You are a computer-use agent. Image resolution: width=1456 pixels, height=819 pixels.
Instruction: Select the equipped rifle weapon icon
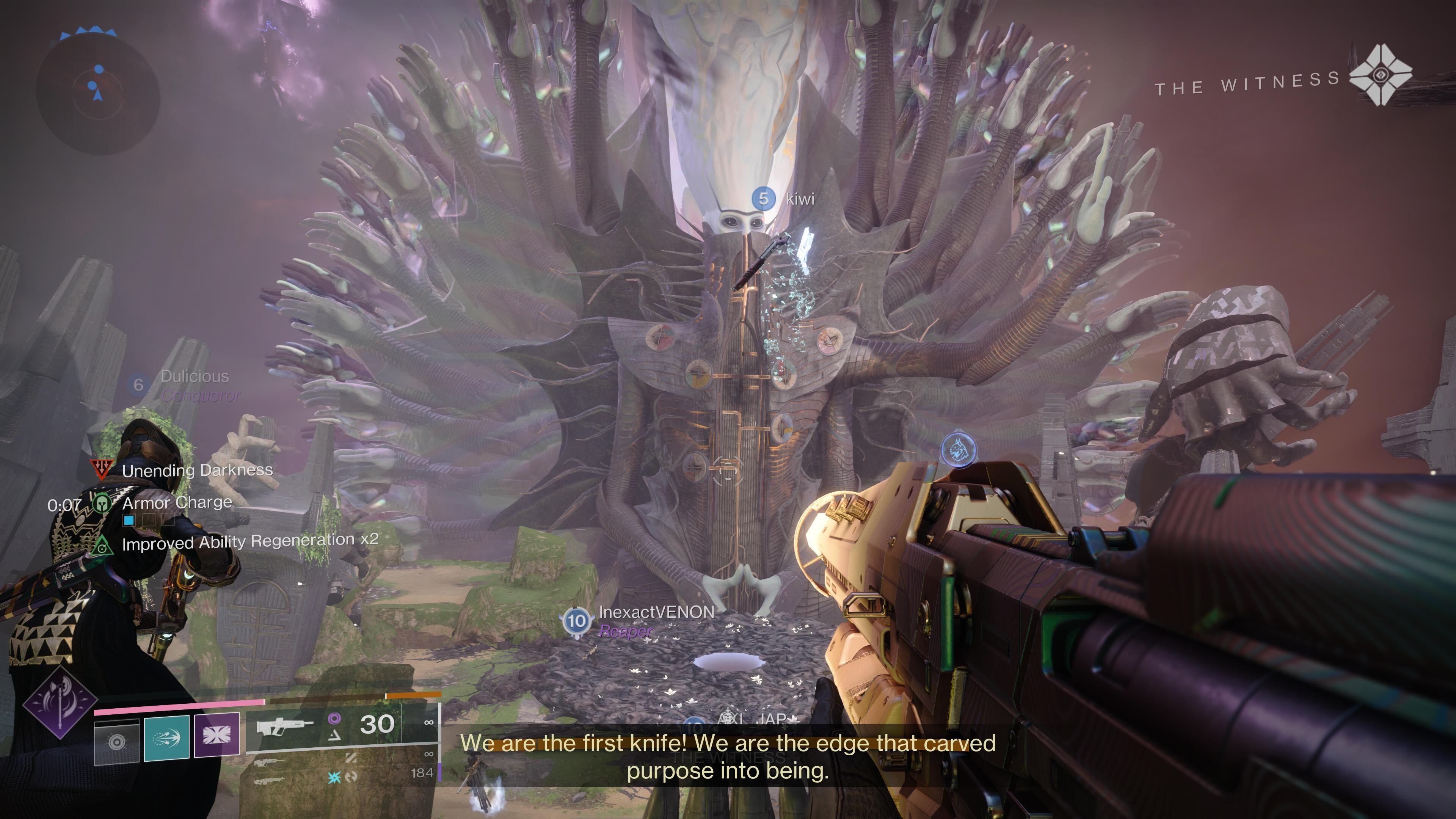point(284,726)
